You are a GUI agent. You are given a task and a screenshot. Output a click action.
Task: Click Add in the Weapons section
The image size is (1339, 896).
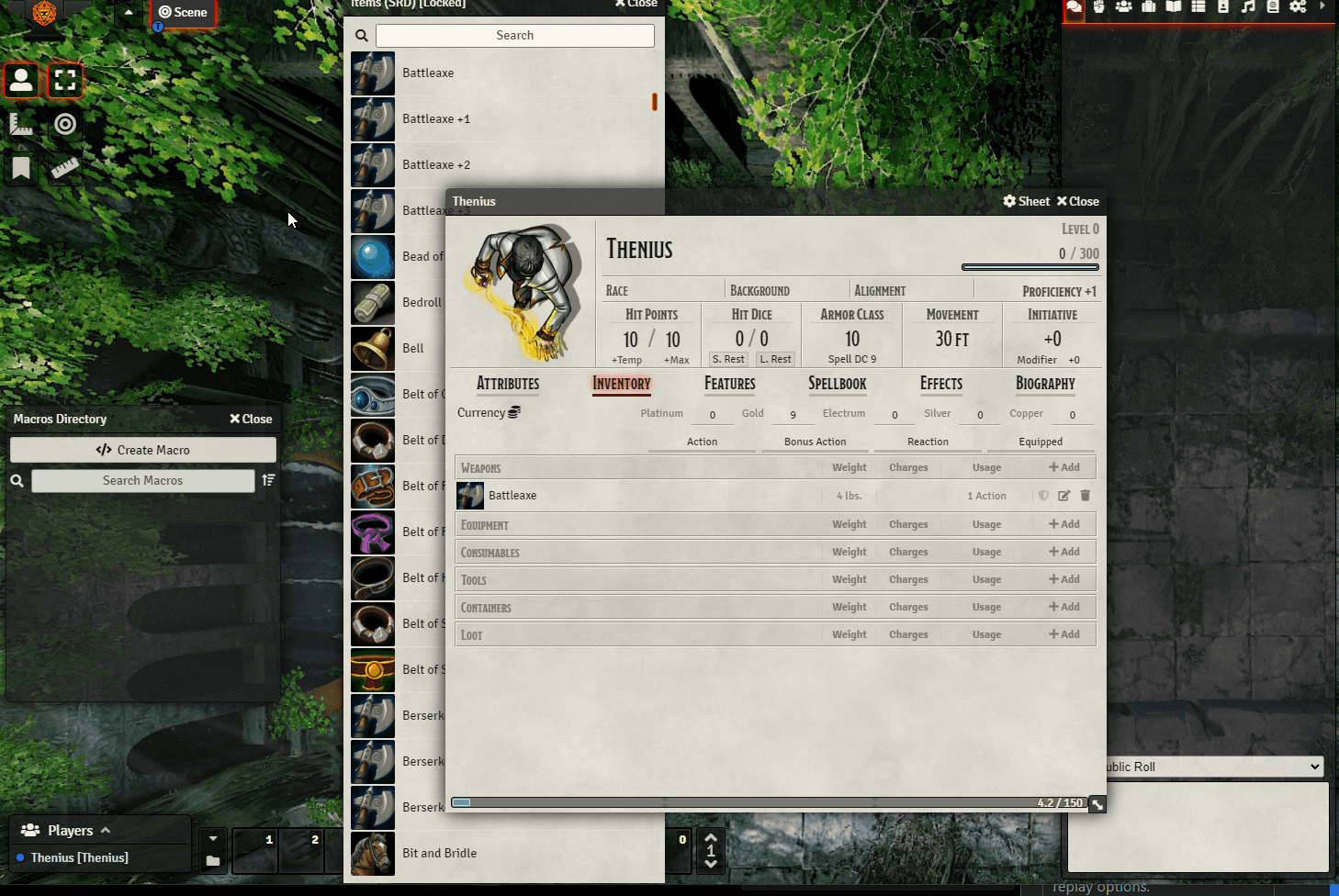coord(1063,467)
